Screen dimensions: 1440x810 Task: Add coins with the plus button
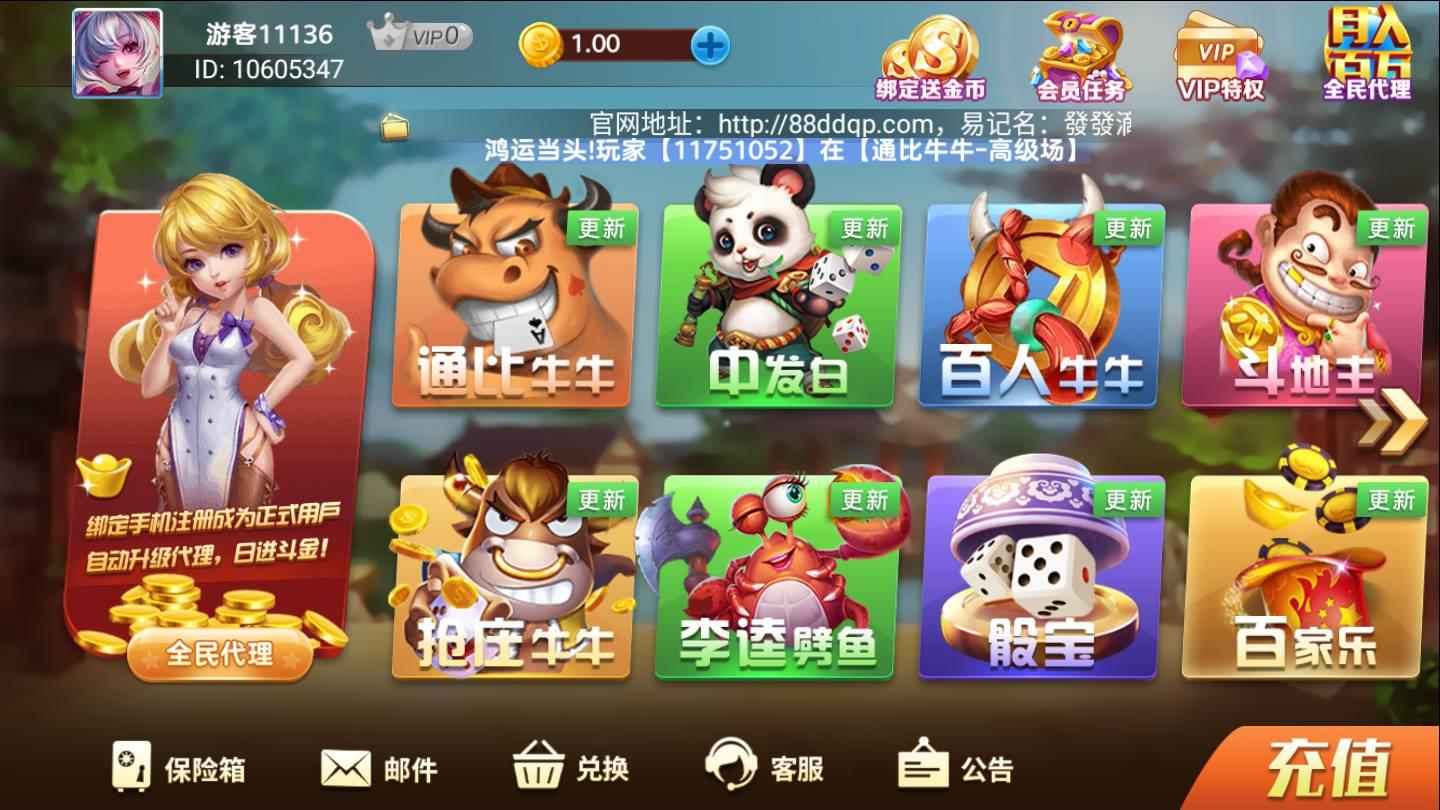click(712, 45)
